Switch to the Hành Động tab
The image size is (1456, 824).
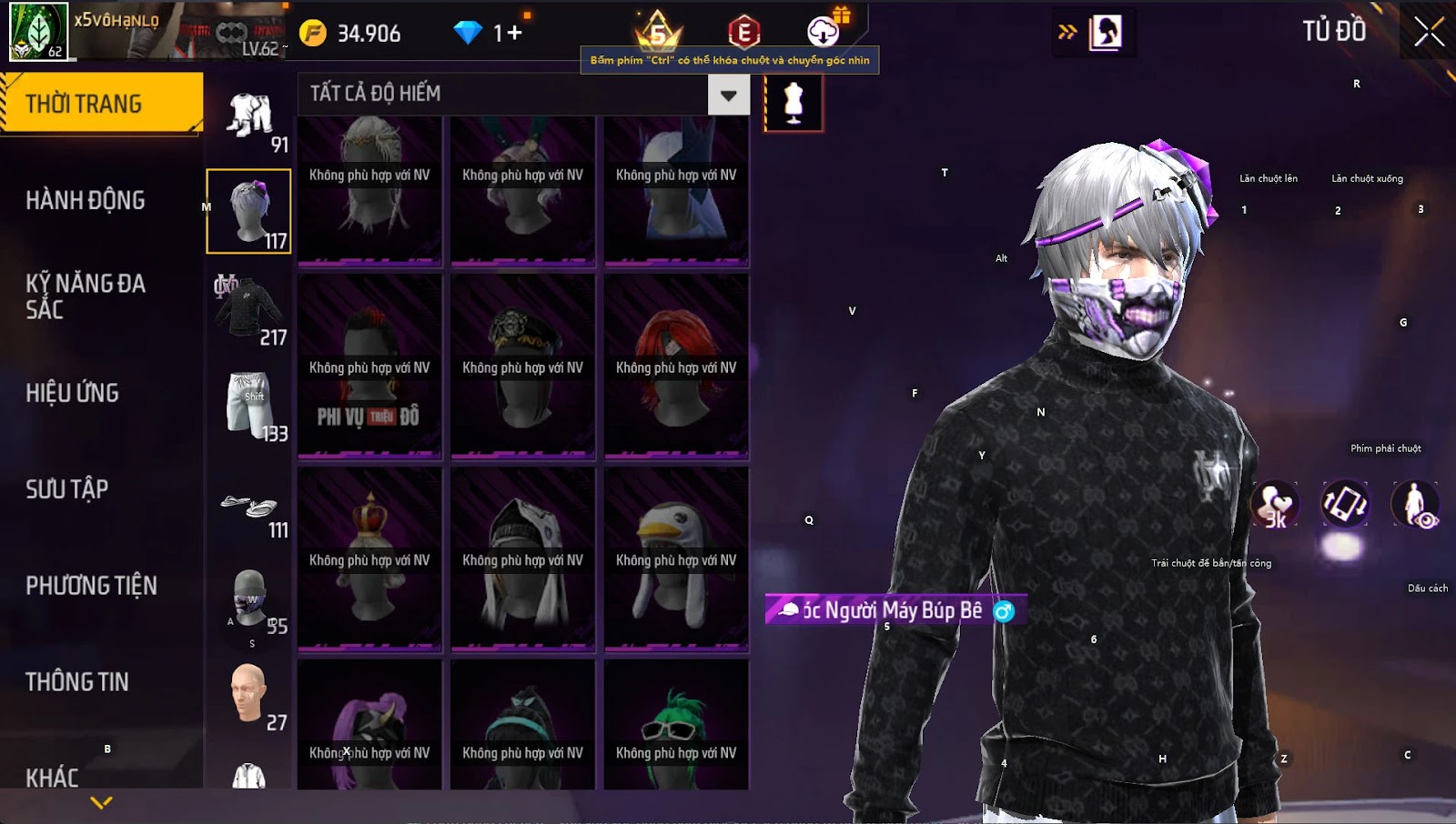(86, 200)
